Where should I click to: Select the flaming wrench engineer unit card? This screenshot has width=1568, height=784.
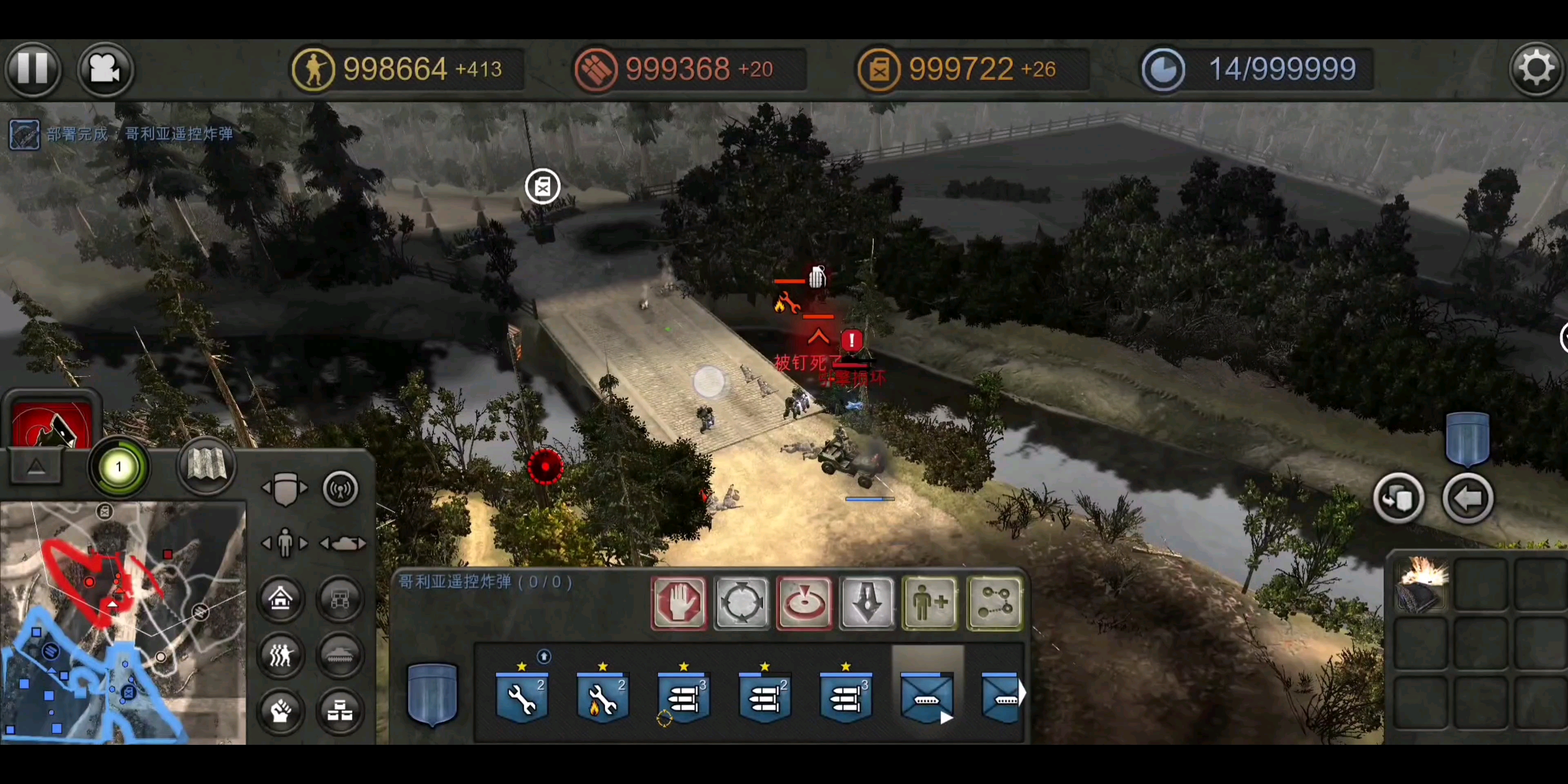[603, 697]
